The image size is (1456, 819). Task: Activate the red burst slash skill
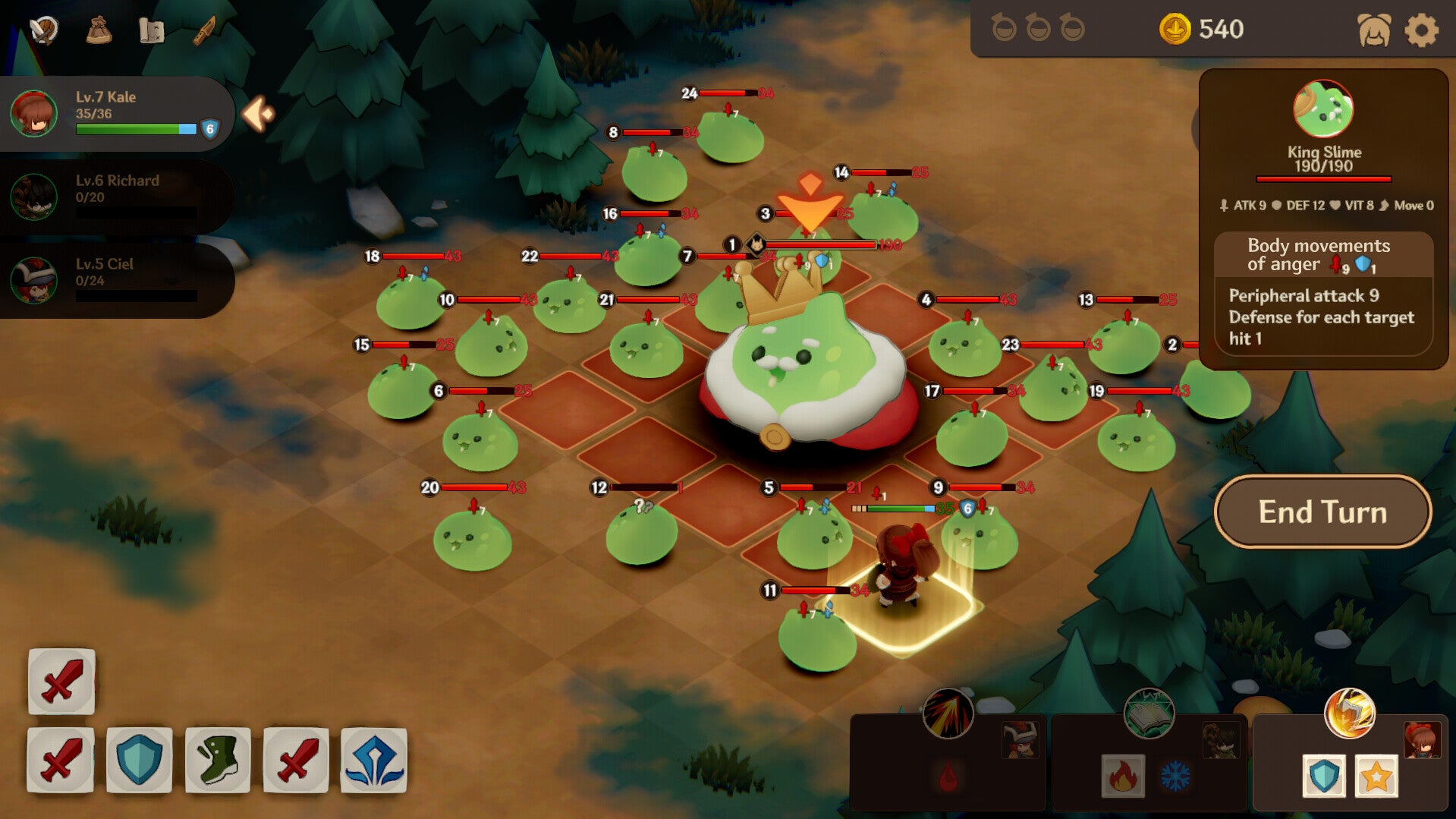point(948,713)
